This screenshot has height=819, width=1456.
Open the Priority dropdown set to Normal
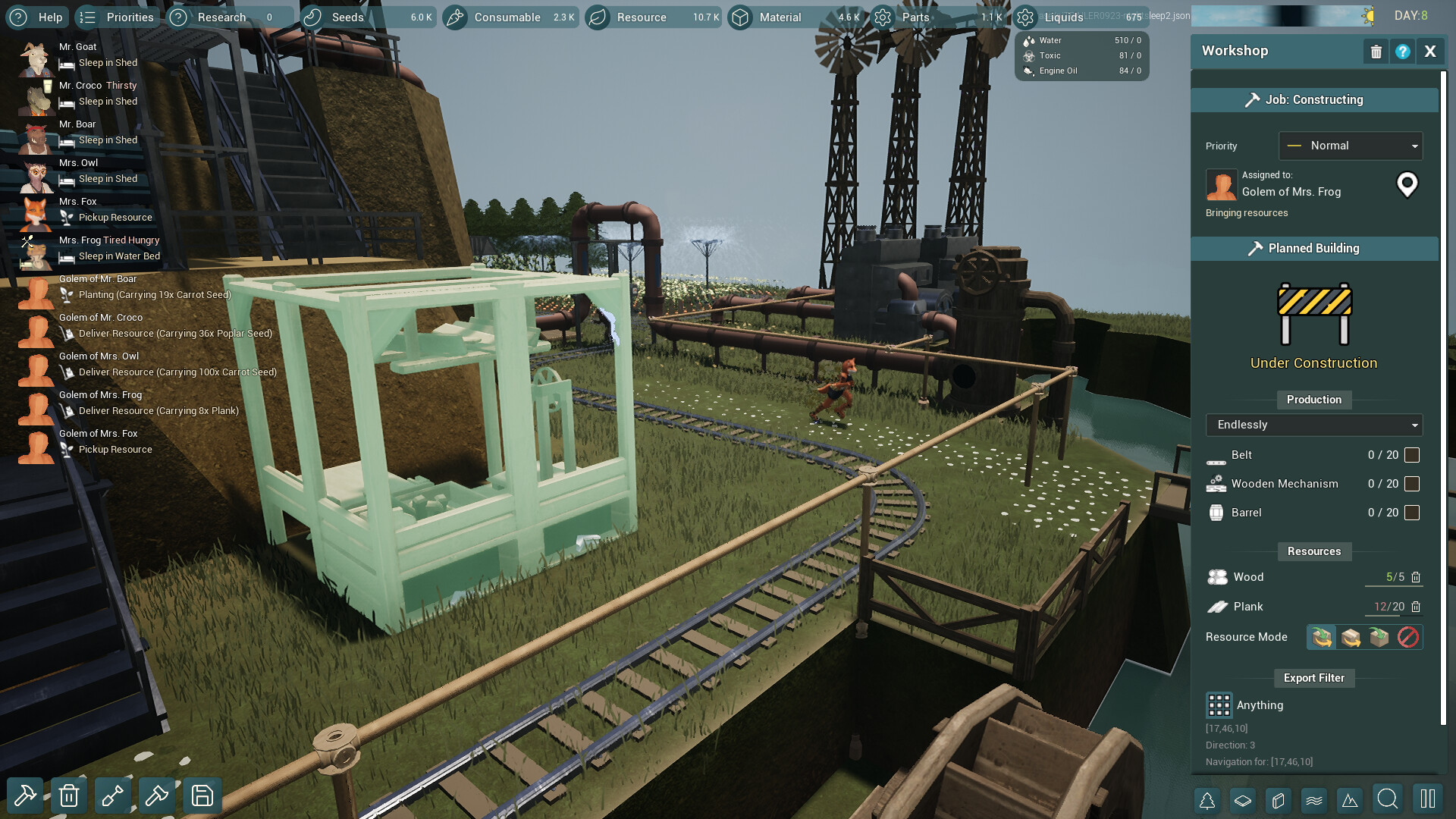coord(1351,146)
